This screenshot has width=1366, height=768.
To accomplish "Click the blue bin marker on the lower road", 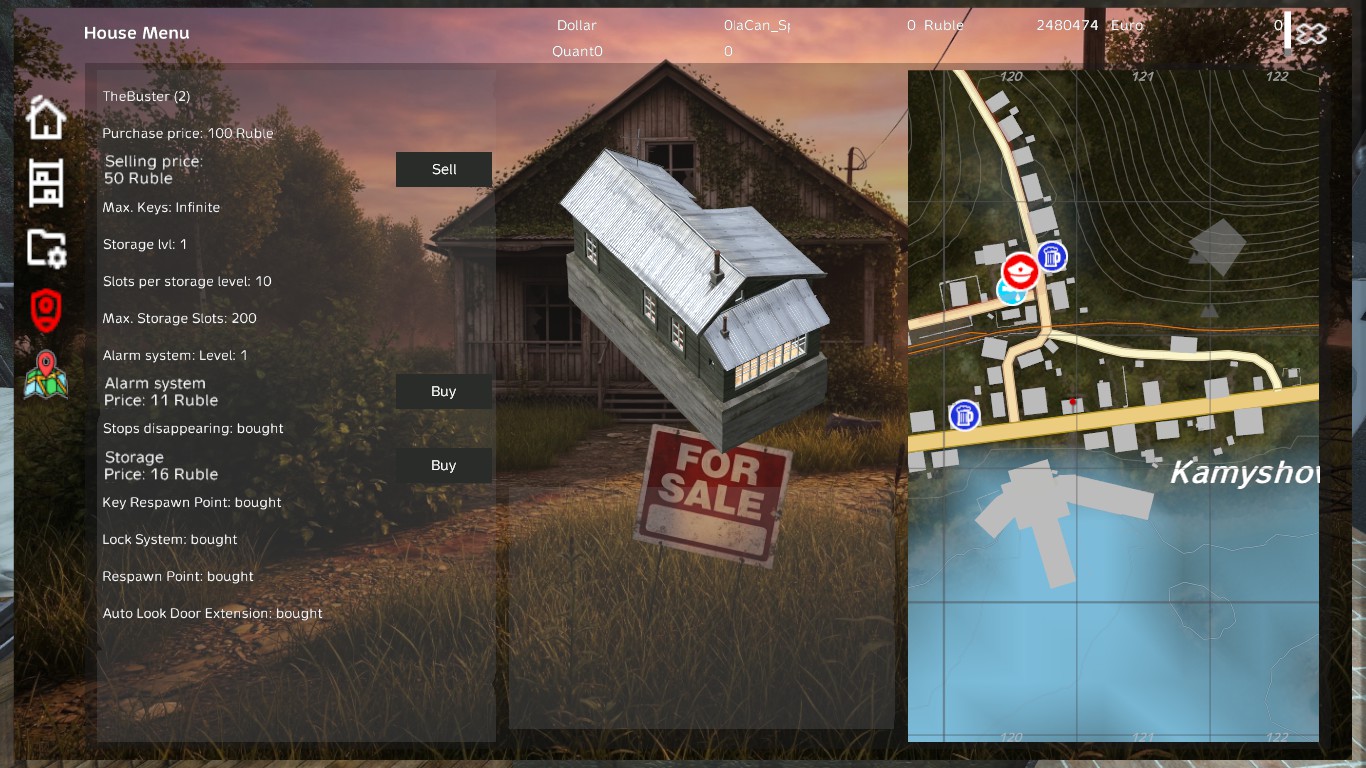I will click(965, 415).
